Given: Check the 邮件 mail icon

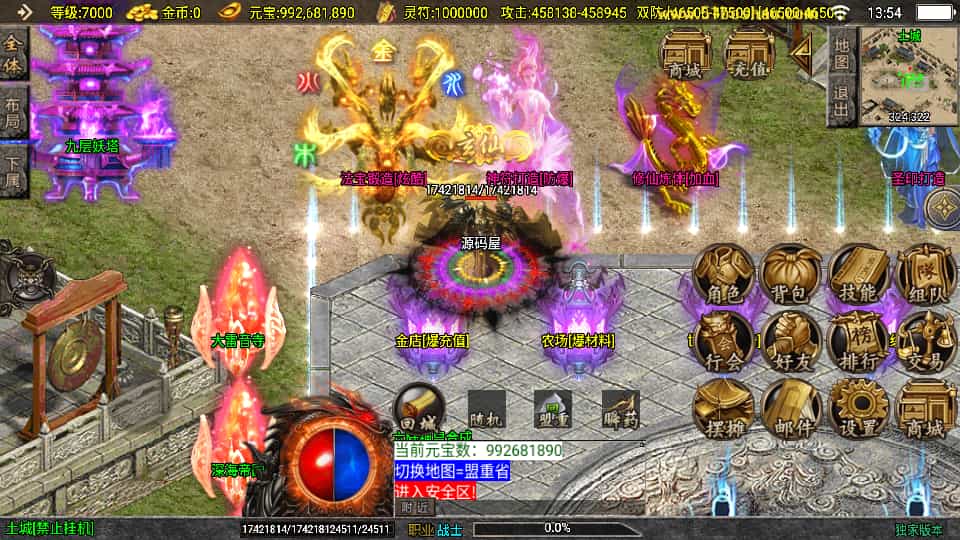Looking at the screenshot, I should coord(792,409).
